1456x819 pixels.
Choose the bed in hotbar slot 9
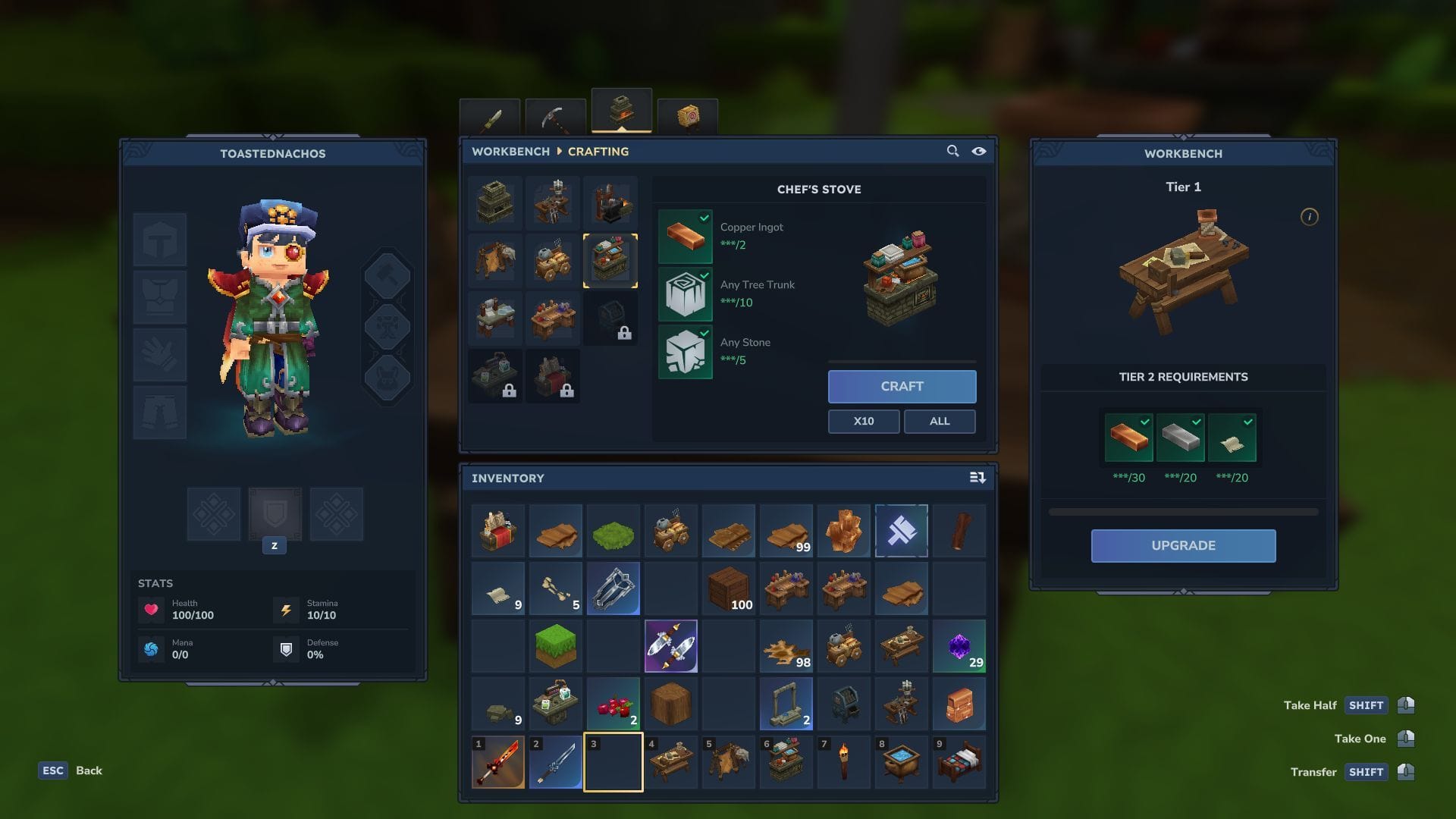click(959, 762)
